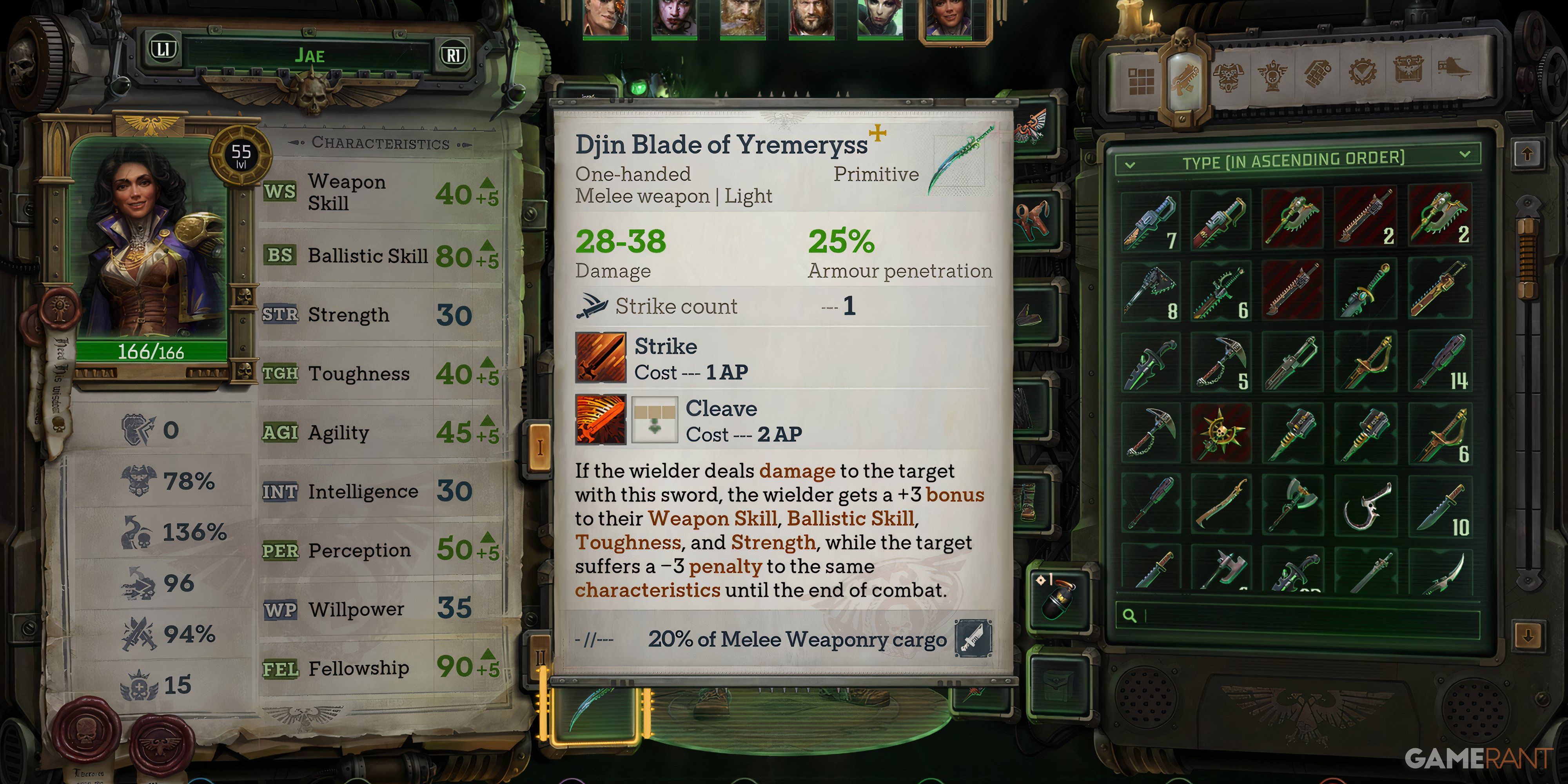
Task: Open the cargo chest inventory category
Action: [x=1409, y=74]
